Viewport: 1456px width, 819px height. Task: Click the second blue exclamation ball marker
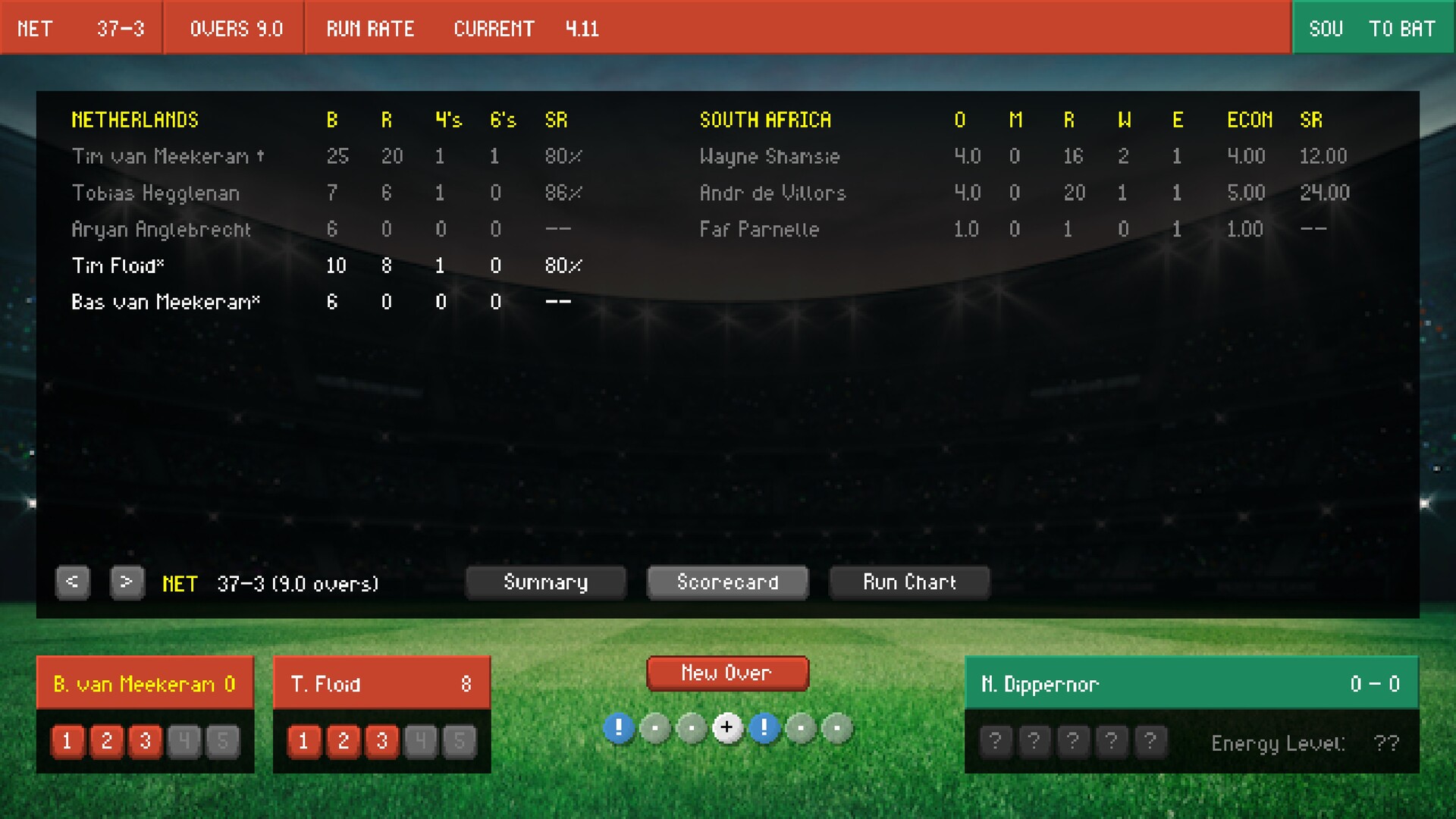[765, 728]
